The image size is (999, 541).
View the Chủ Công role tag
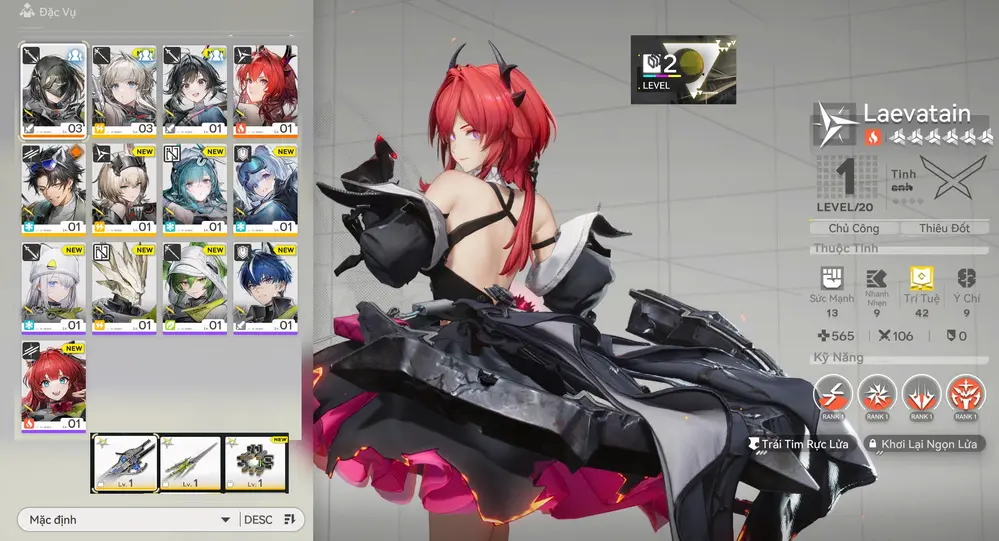point(852,228)
